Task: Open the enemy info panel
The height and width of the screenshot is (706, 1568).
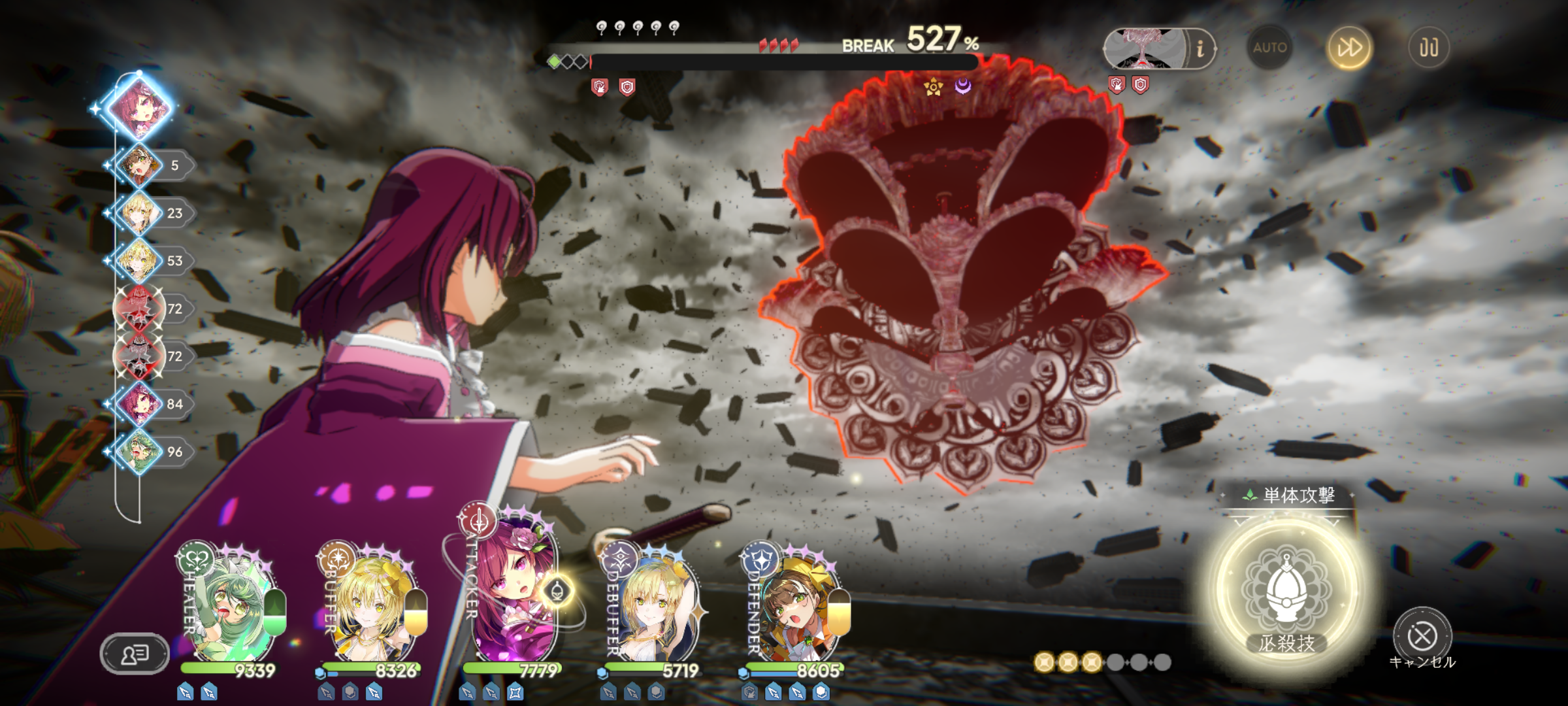Action: 1200,48
